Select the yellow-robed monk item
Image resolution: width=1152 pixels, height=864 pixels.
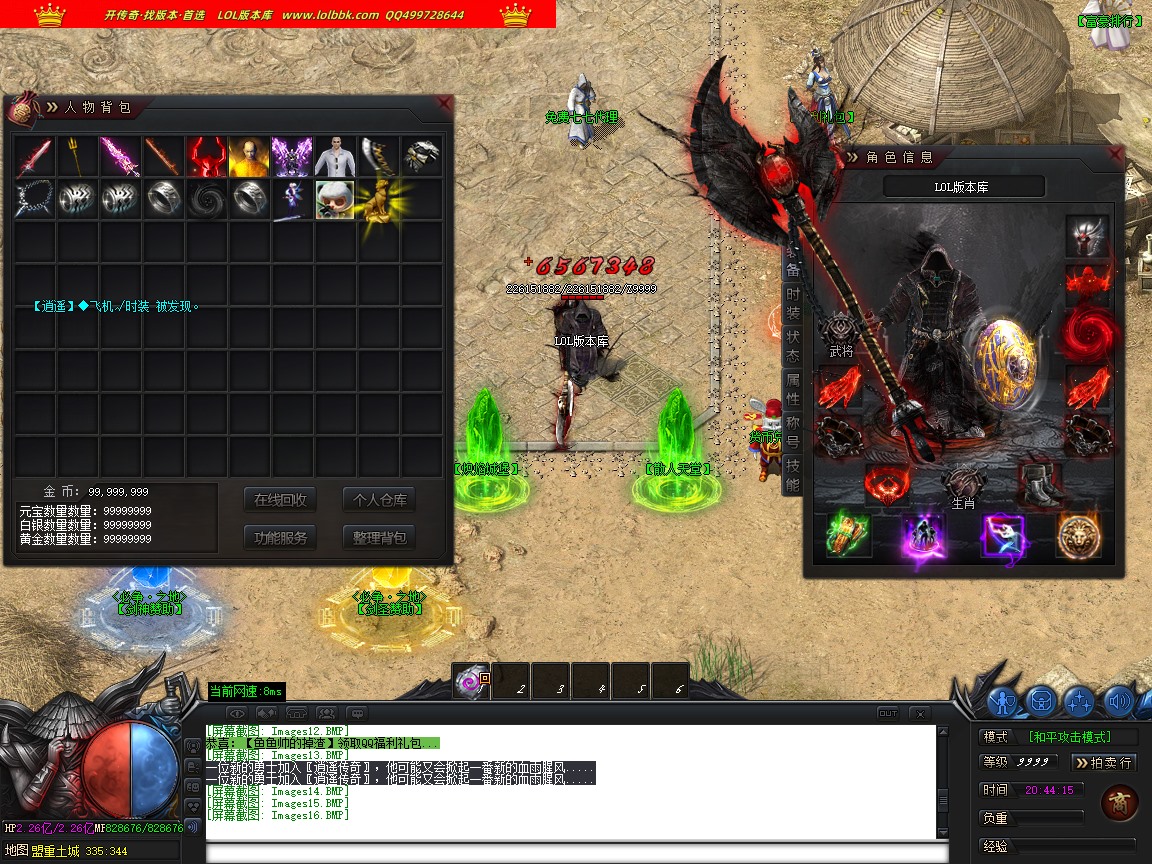click(248, 156)
